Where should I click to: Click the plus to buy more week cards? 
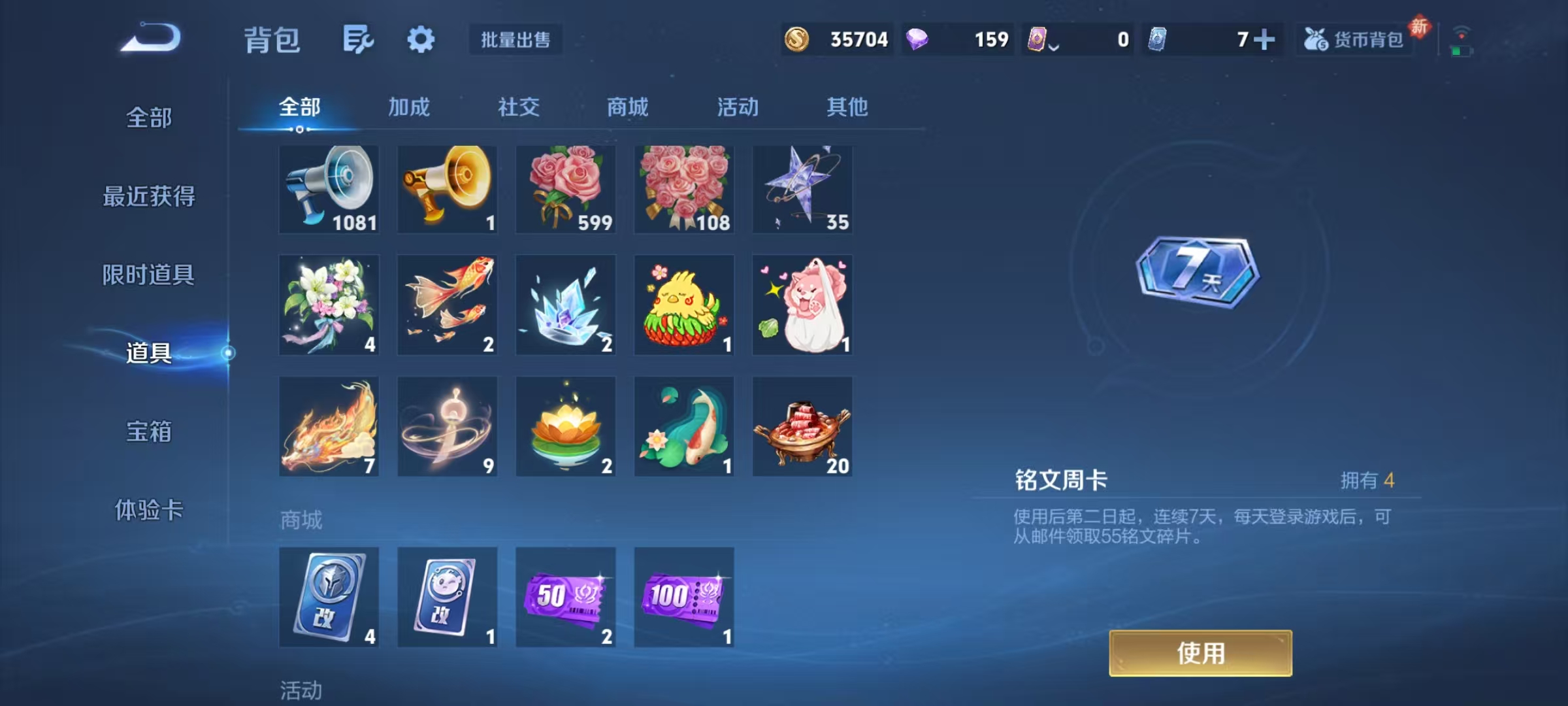1266,41
